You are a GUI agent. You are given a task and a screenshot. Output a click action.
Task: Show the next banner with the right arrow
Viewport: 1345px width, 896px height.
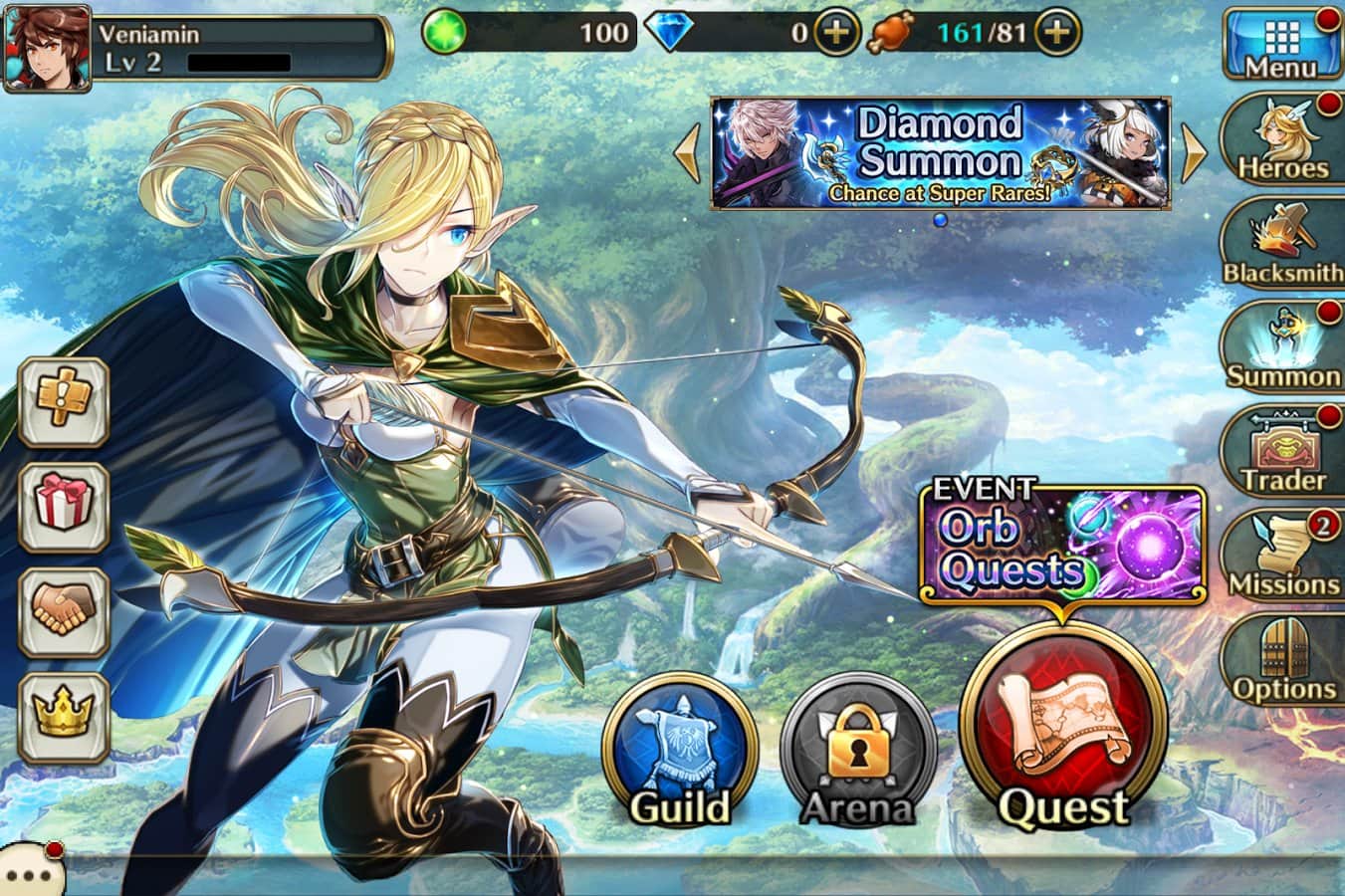1193,153
